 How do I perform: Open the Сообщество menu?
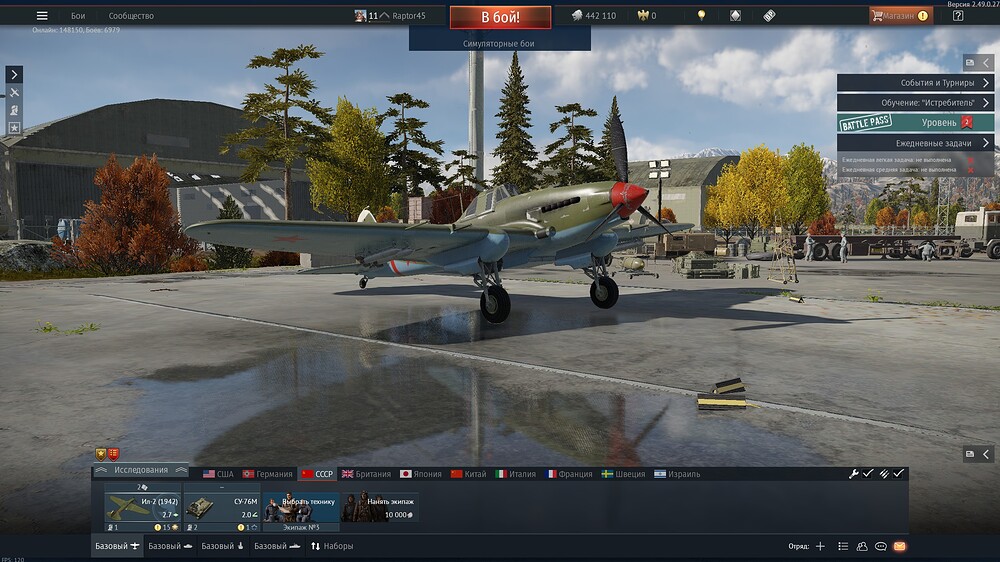(131, 16)
